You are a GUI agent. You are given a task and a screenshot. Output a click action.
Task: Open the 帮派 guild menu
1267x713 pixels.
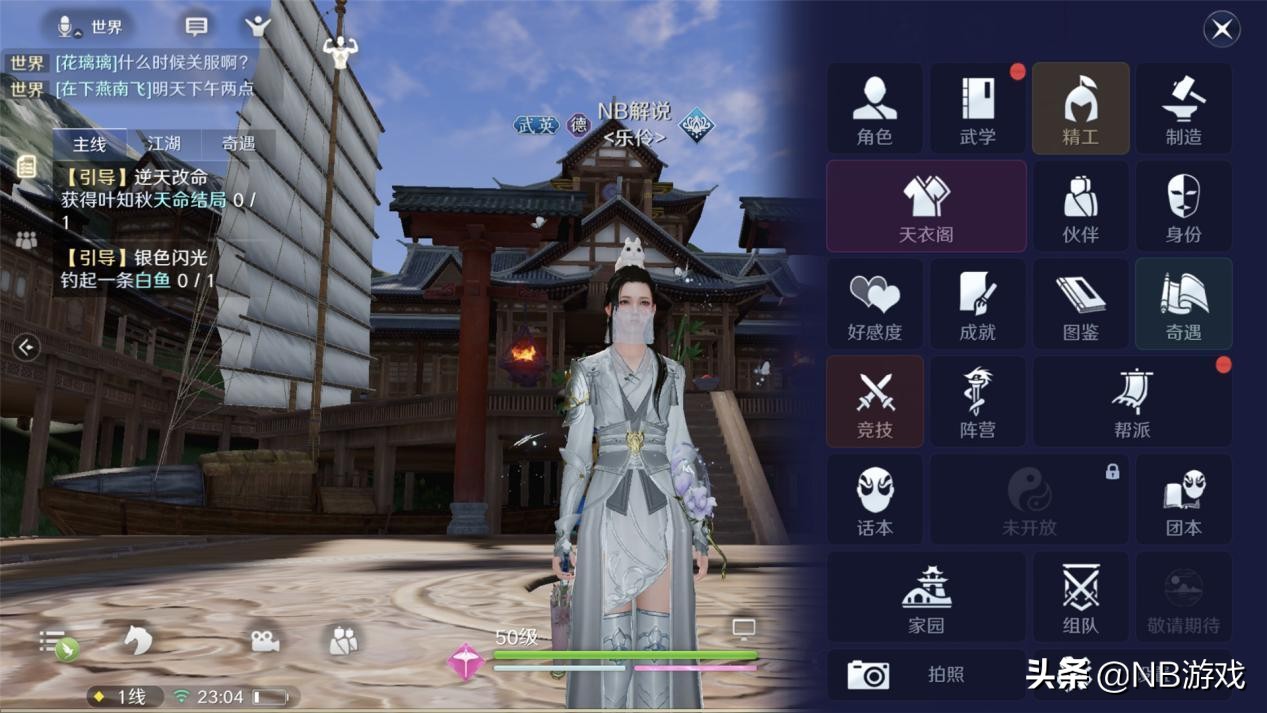1132,402
